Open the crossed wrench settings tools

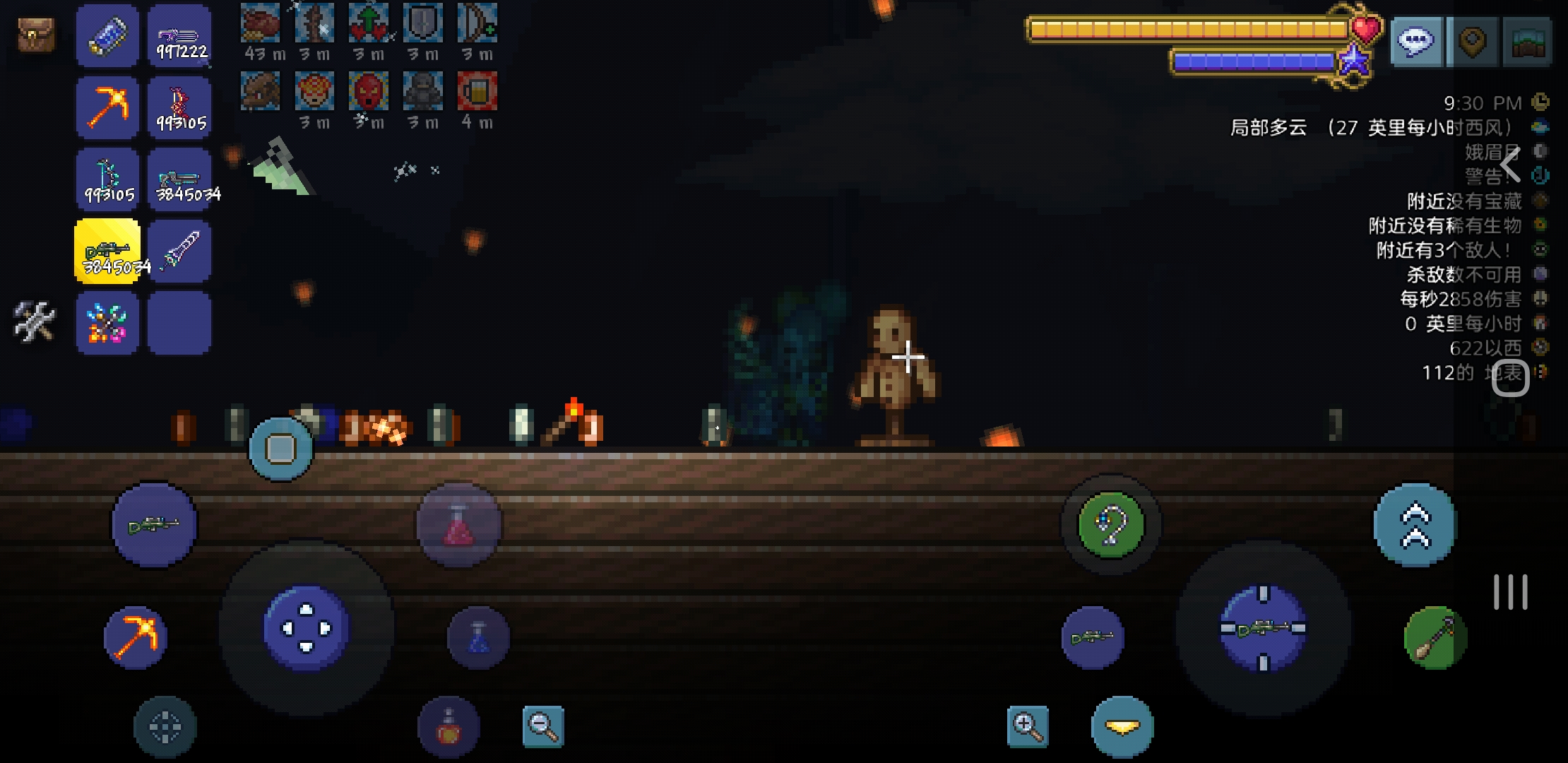pos(34,321)
